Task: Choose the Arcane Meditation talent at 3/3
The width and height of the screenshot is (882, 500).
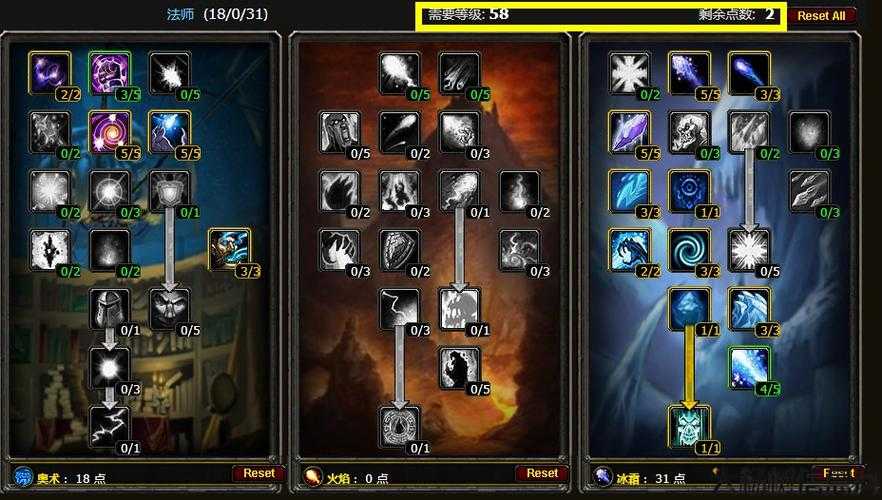Action: click(x=229, y=249)
